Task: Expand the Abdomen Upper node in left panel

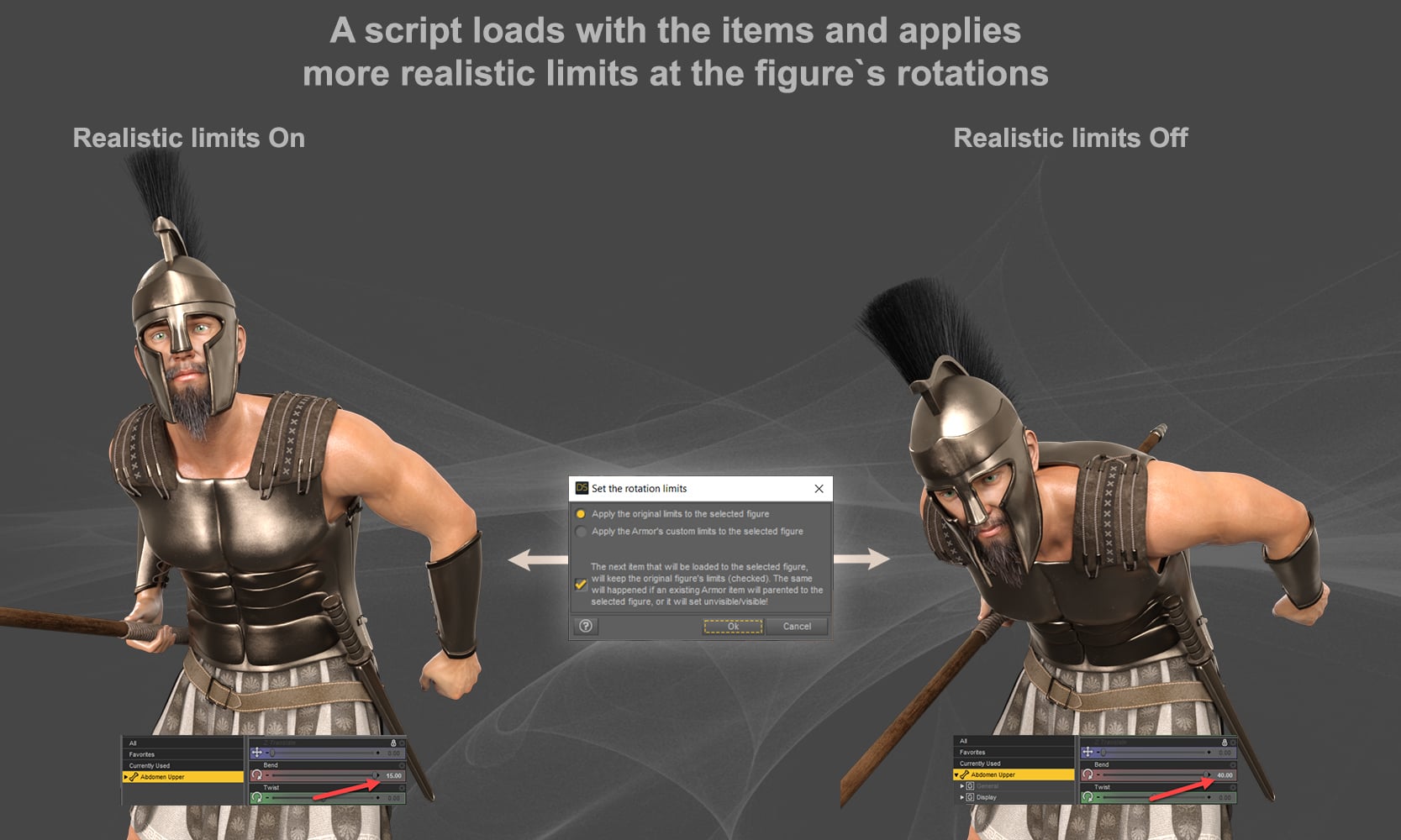Action: coord(124,777)
